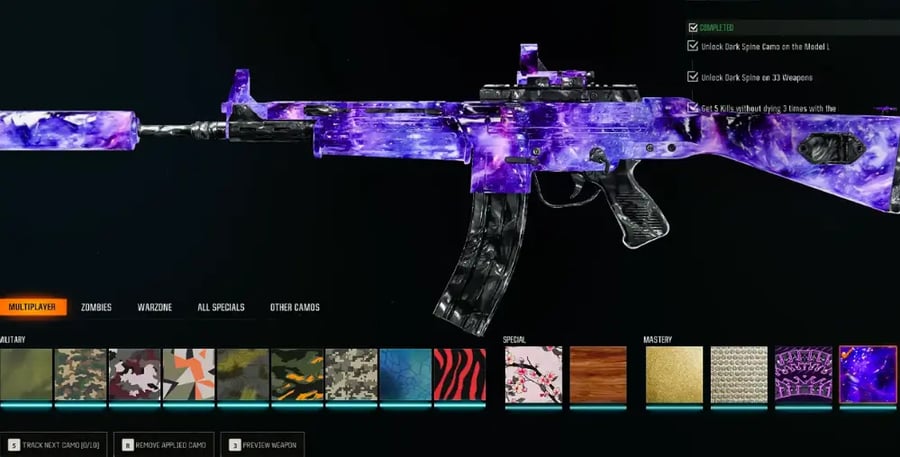Select the purple galaxy mastery camo
Viewport: 900px width, 457px height.
coord(867,375)
